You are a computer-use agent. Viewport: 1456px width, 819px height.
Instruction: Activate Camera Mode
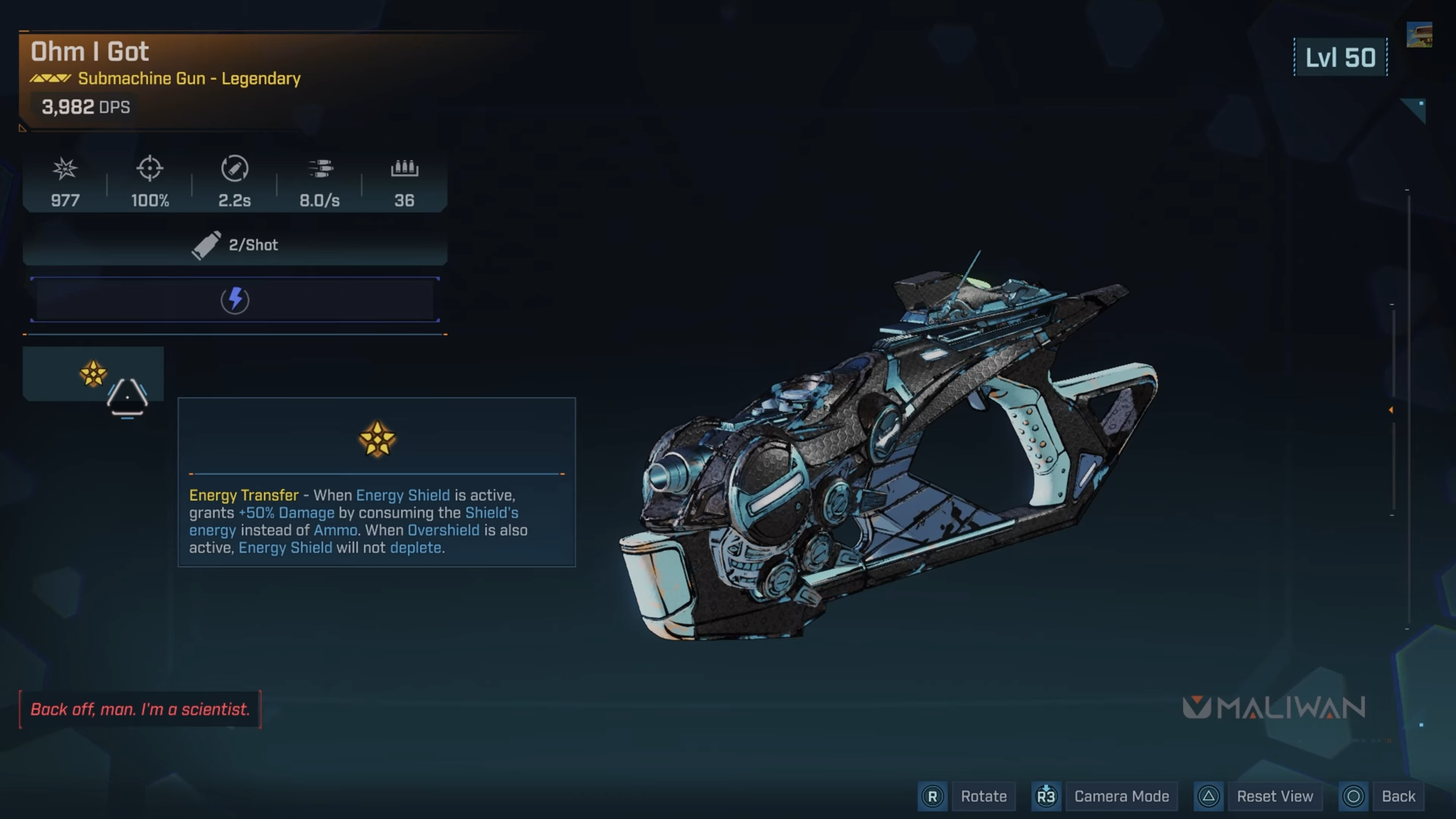click(x=1121, y=796)
